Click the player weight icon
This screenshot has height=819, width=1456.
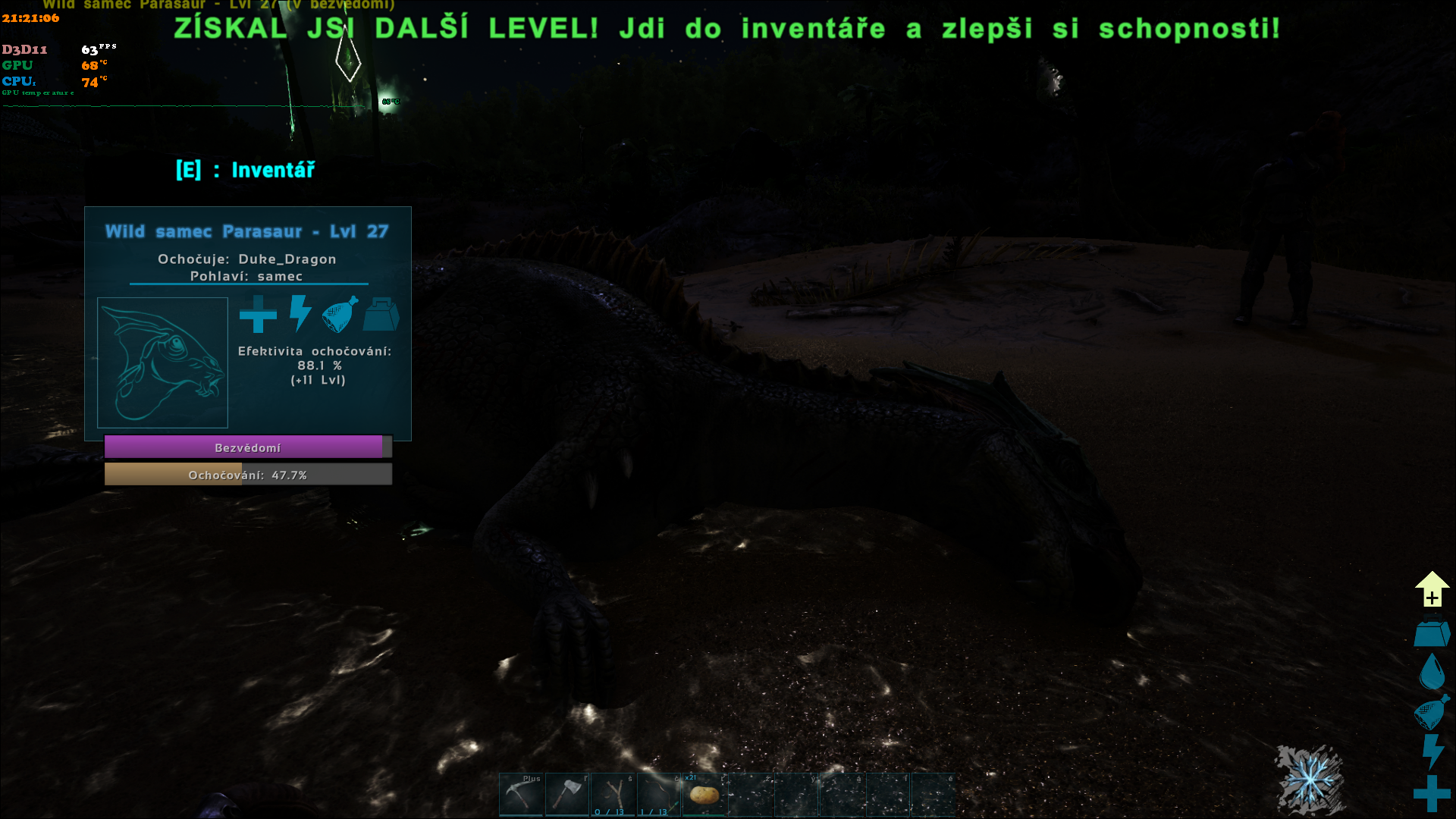point(1432,634)
